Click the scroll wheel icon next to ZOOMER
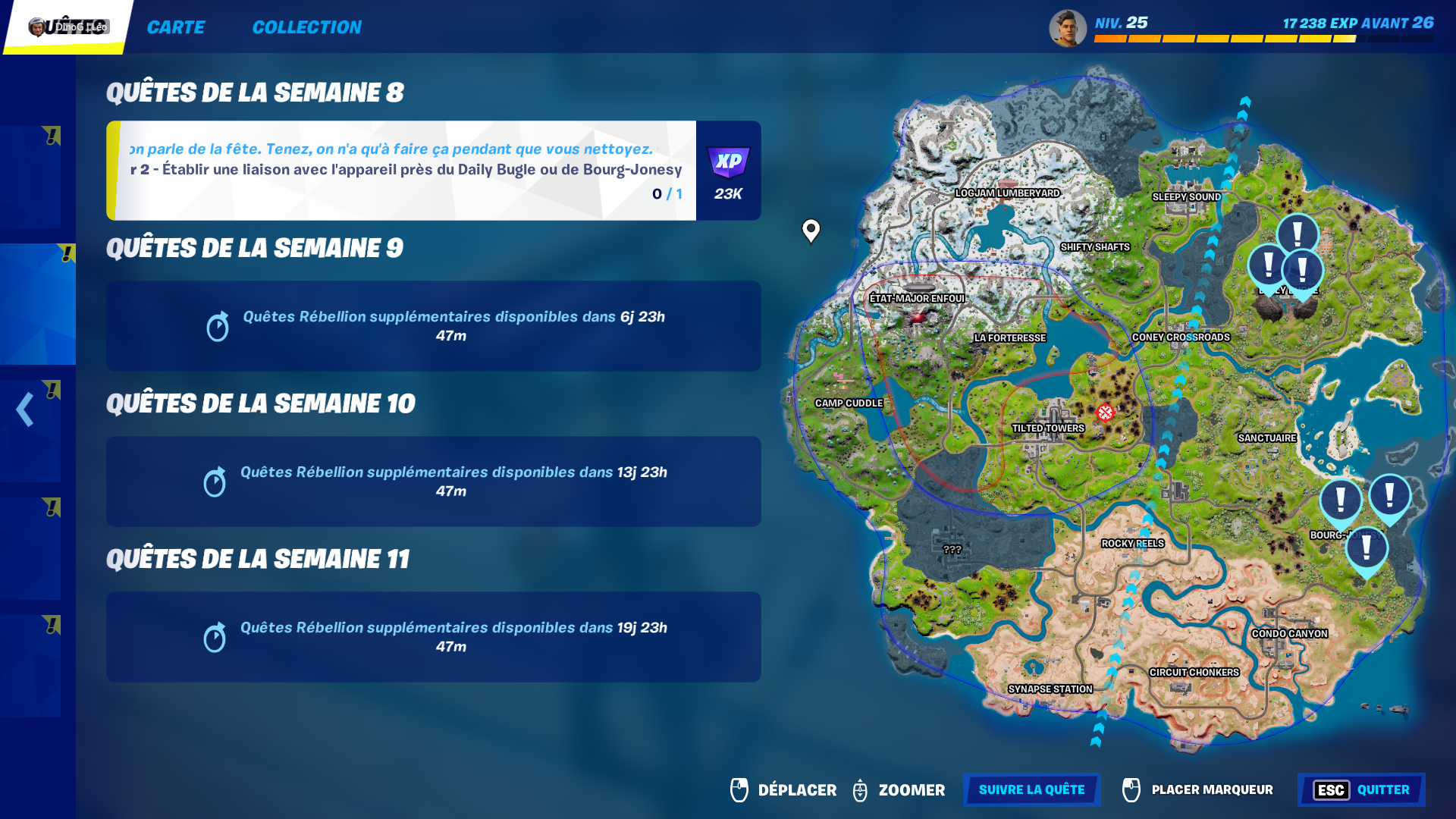The height and width of the screenshot is (819, 1456). [861, 789]
